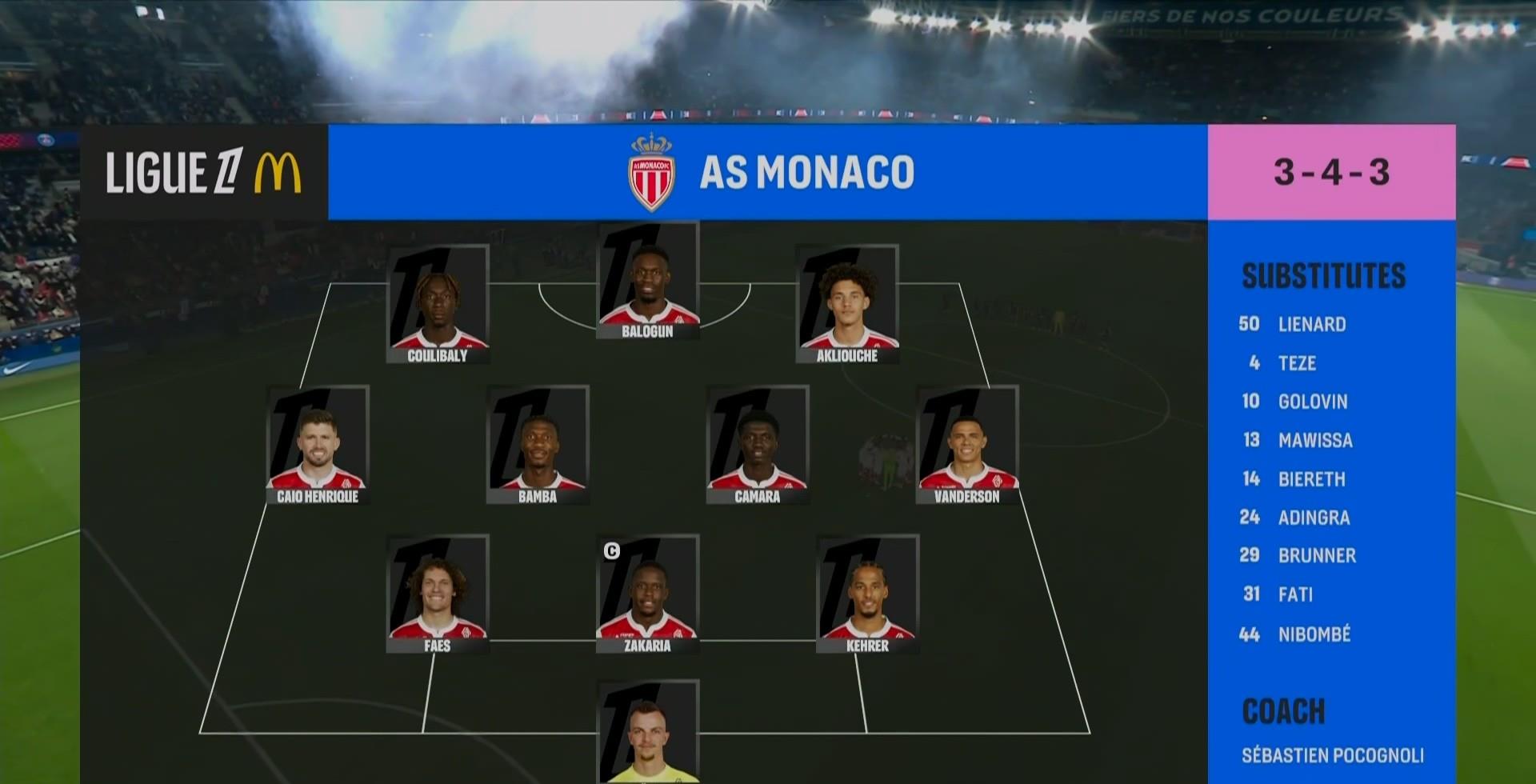Pick substitute Teze from the list
The height and width of the screenshot is (784, 1536).
pyautogui.click(x=1297, y=363)
